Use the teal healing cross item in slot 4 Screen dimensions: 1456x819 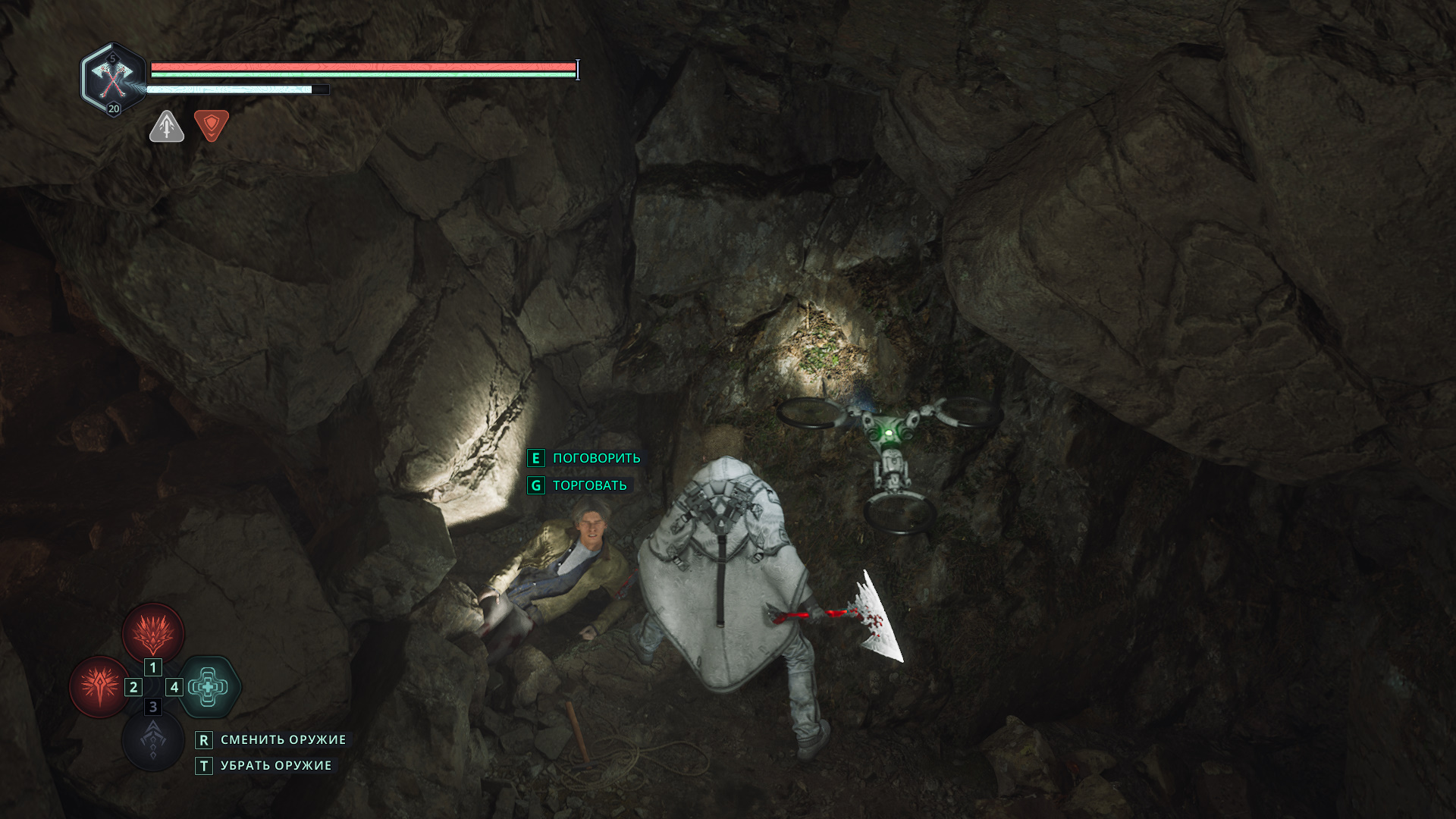[x=209, y=687]
